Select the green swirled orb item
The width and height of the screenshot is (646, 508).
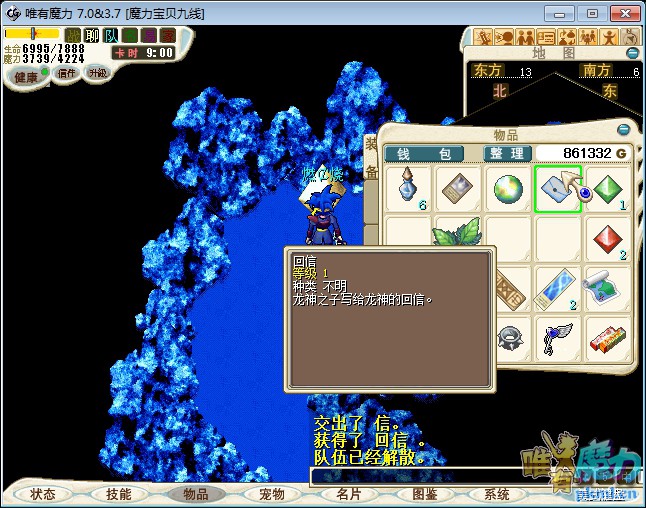tap(508, 189)
